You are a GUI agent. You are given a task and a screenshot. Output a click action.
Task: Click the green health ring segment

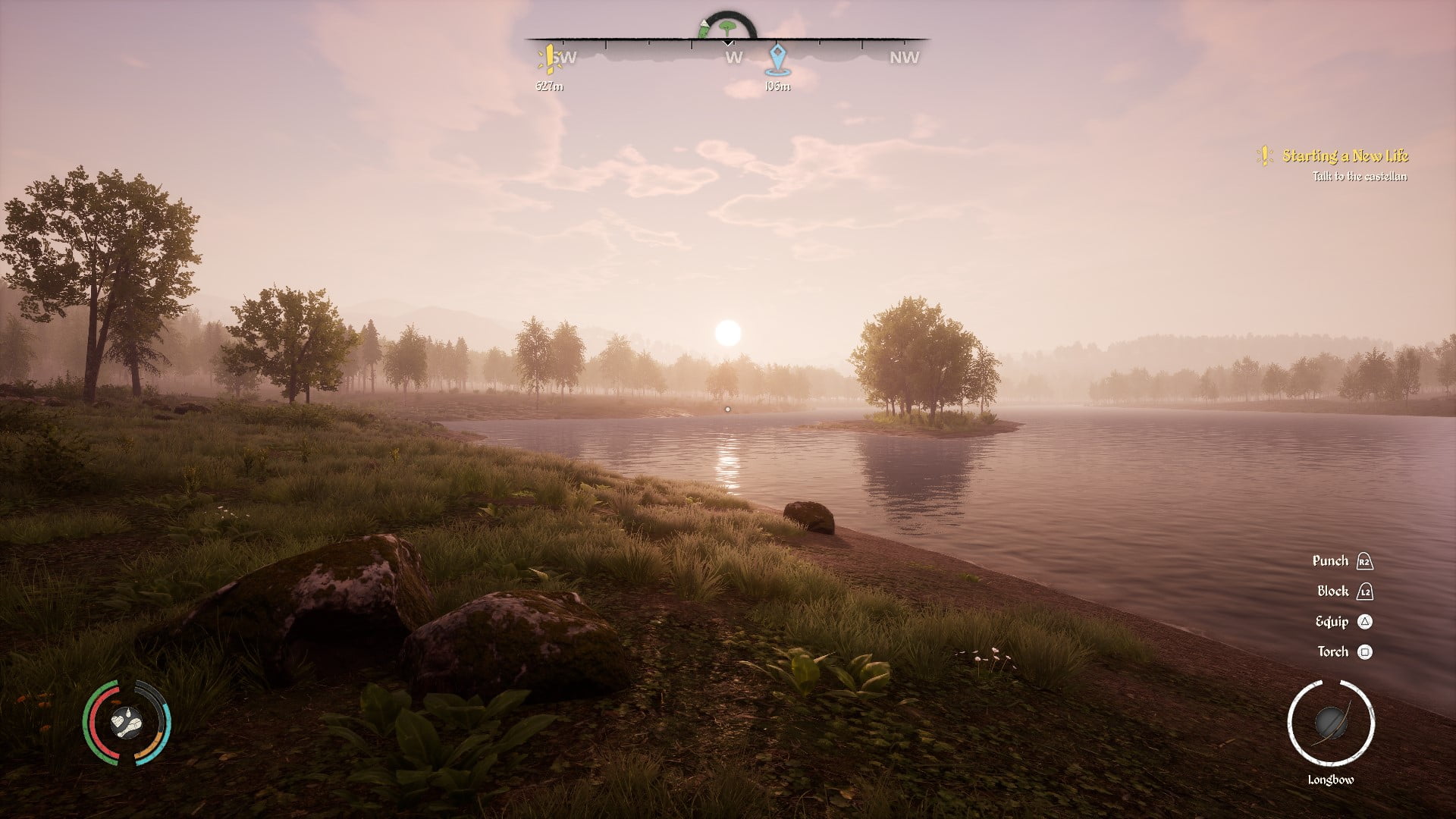tap(86, 720)
